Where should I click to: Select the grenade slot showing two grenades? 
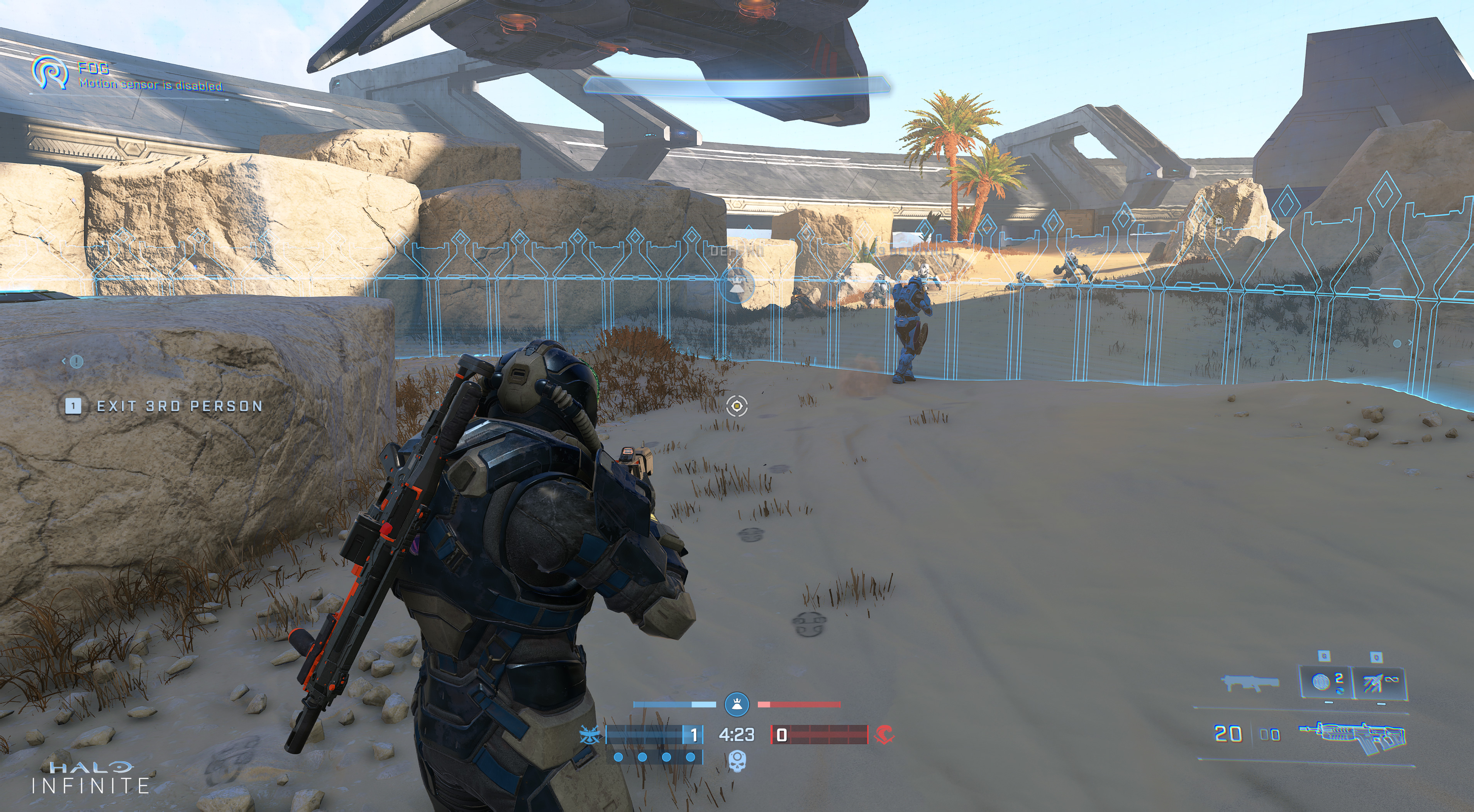point(1326,683)
